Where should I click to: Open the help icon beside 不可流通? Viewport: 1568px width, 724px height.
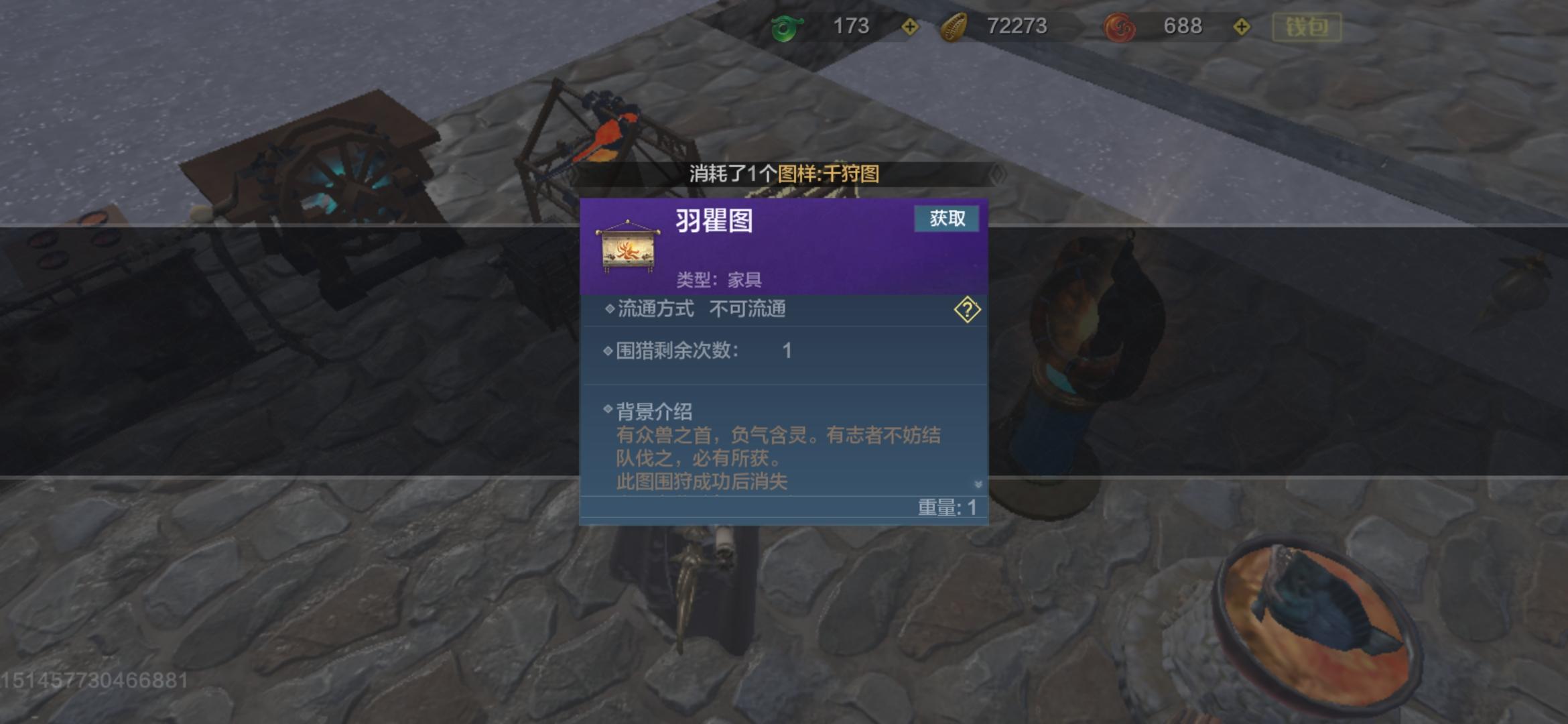(967, 309)
